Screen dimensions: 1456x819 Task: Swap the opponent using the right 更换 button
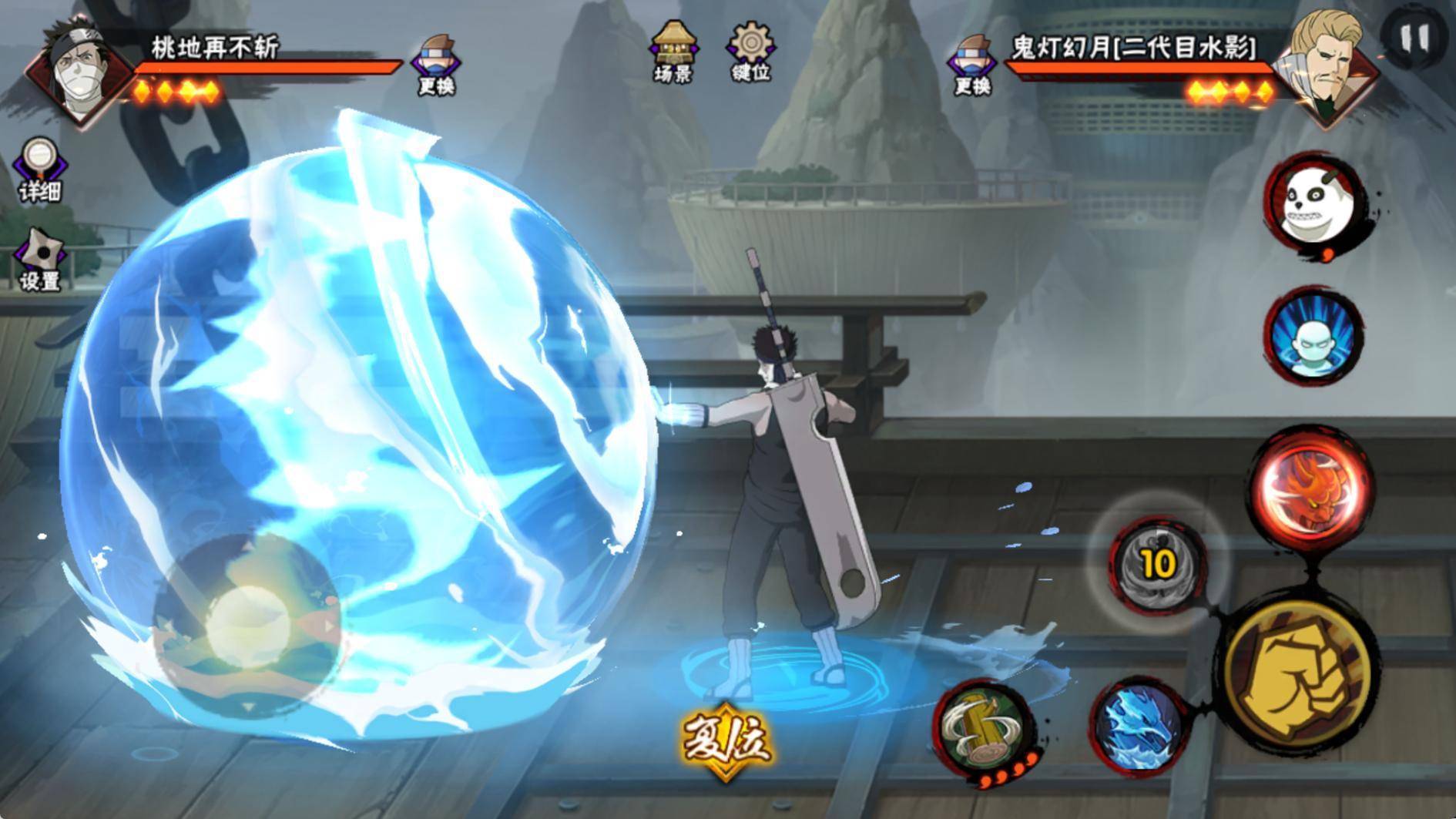971,65
